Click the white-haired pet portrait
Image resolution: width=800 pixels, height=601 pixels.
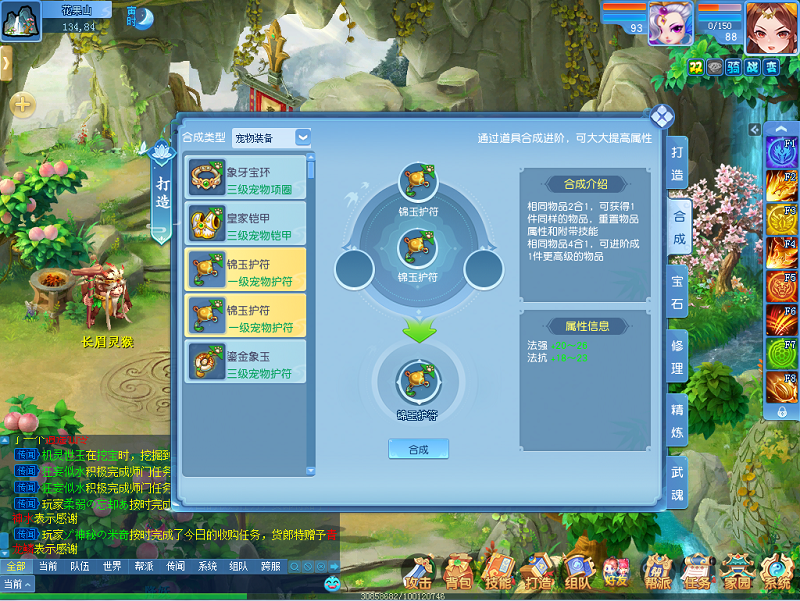click(x=670, y=23)
